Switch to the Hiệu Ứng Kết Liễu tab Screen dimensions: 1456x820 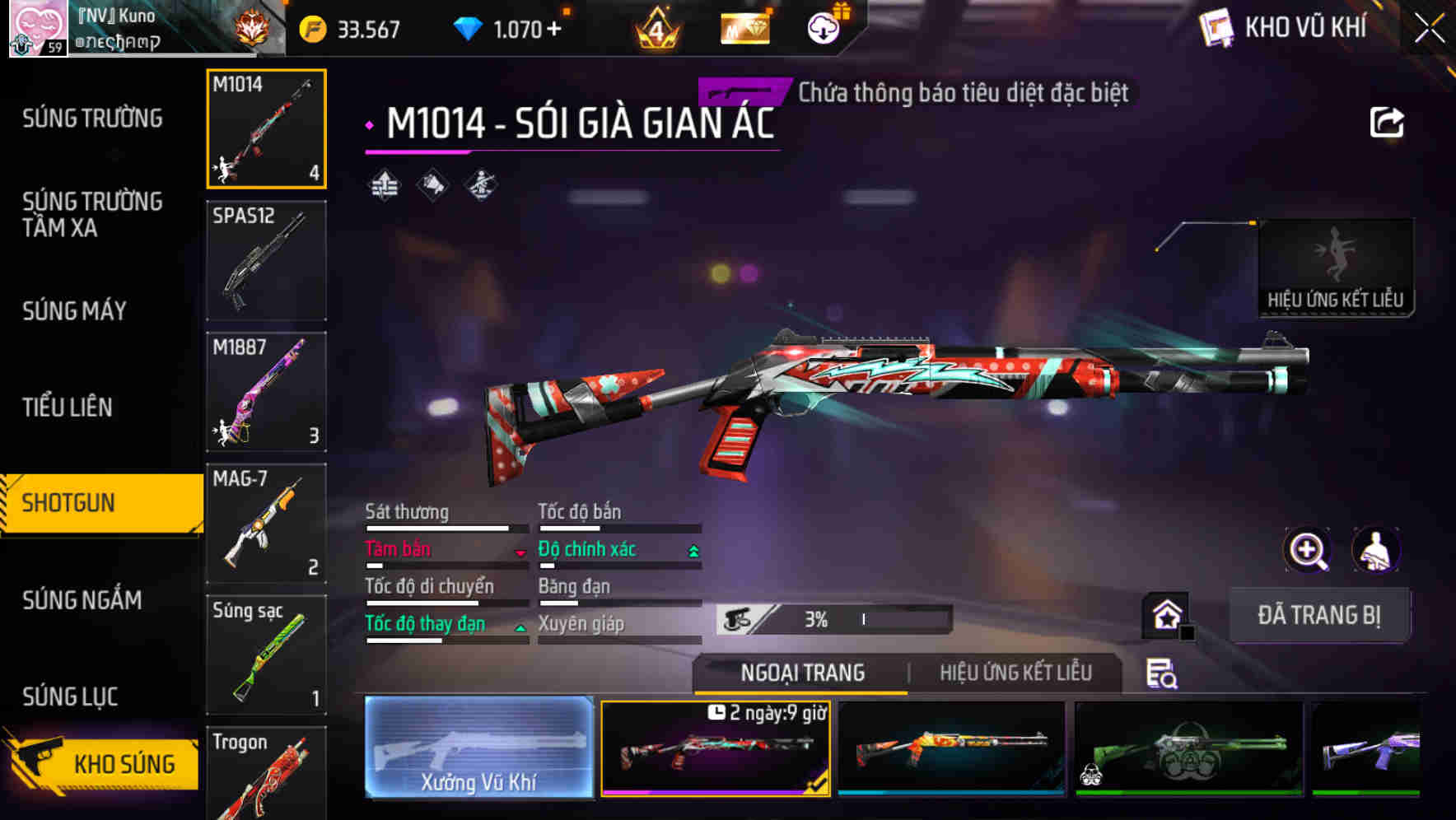point(1015,673)
